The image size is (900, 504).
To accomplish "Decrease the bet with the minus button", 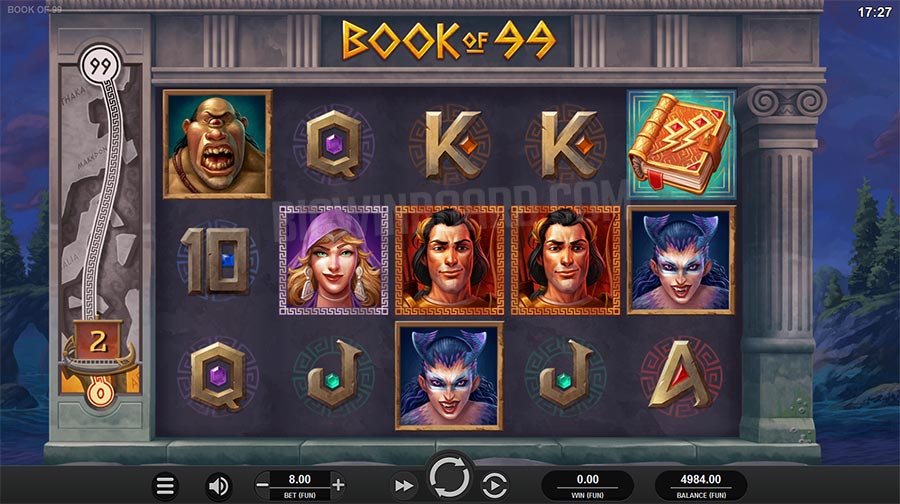I will (x=263, y=484).
